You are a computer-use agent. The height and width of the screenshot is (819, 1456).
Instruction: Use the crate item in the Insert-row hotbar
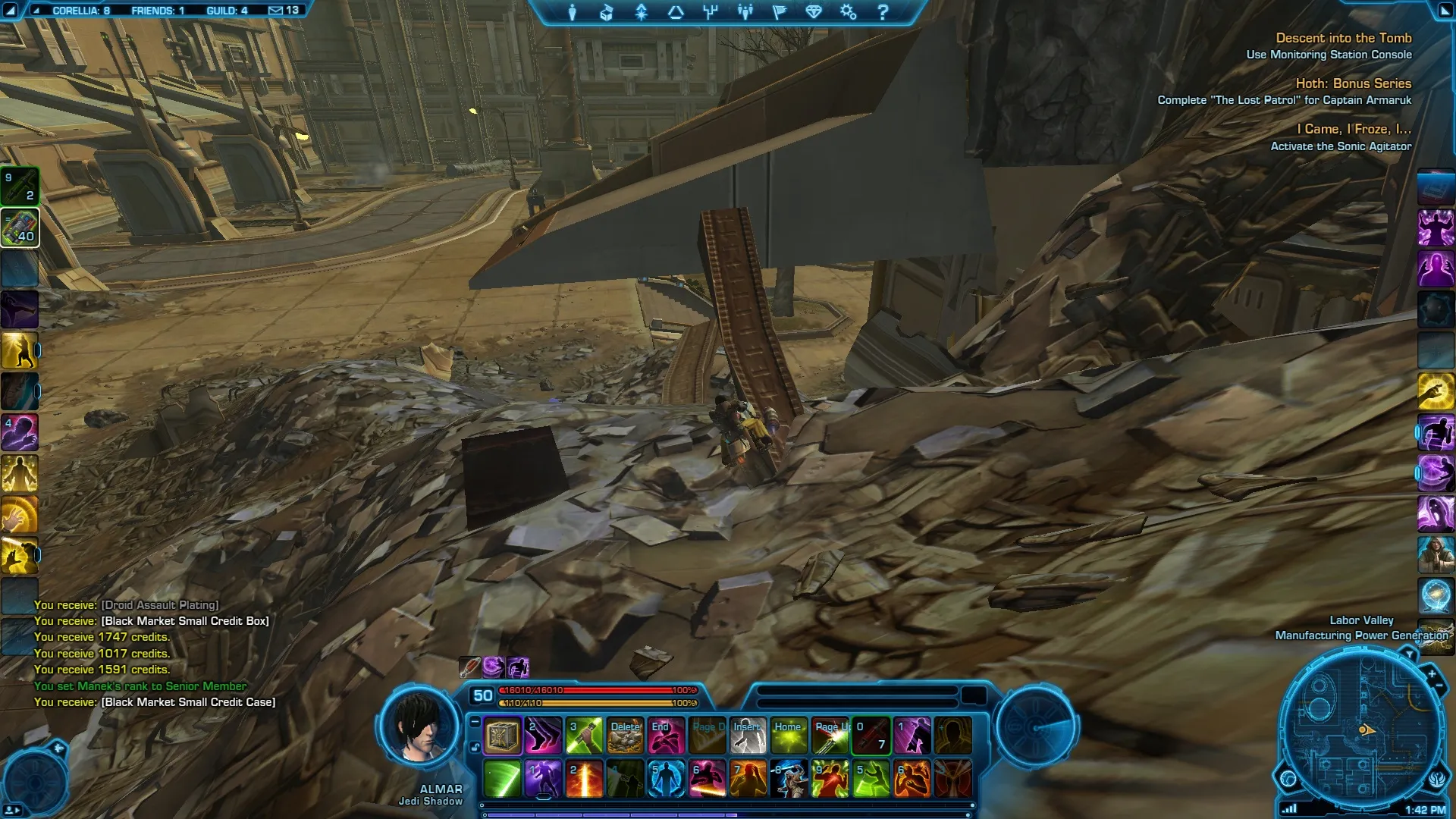tap(502, 736)
